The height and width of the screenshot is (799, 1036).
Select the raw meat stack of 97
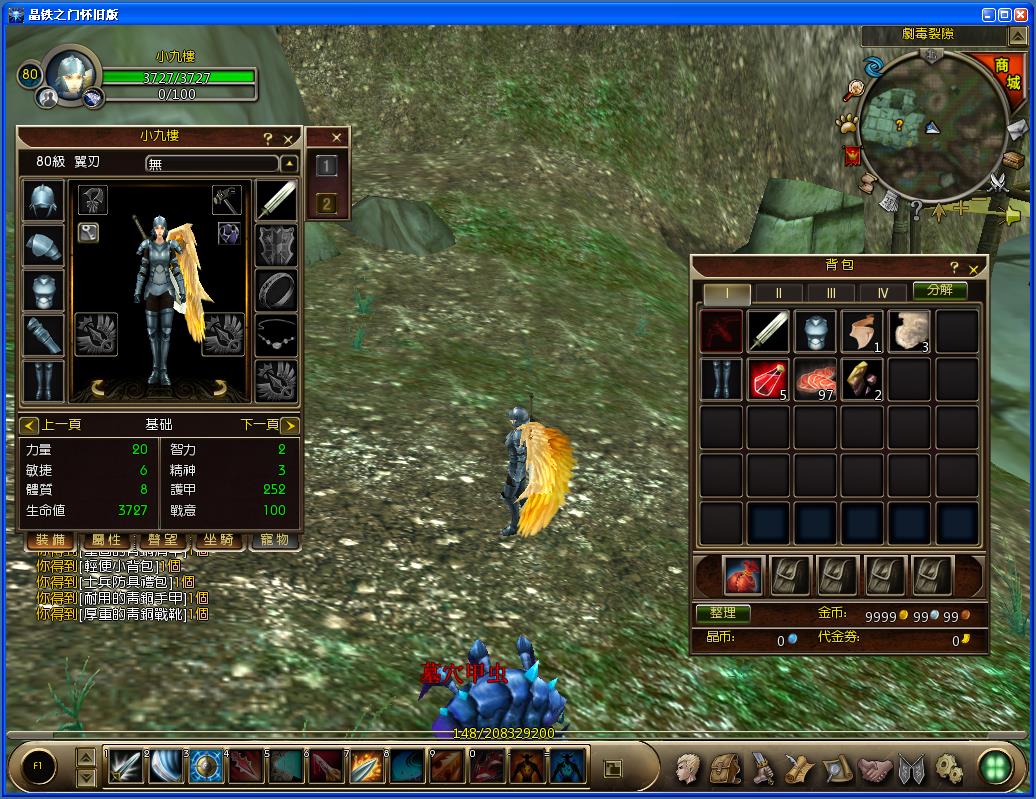[815, 380]
